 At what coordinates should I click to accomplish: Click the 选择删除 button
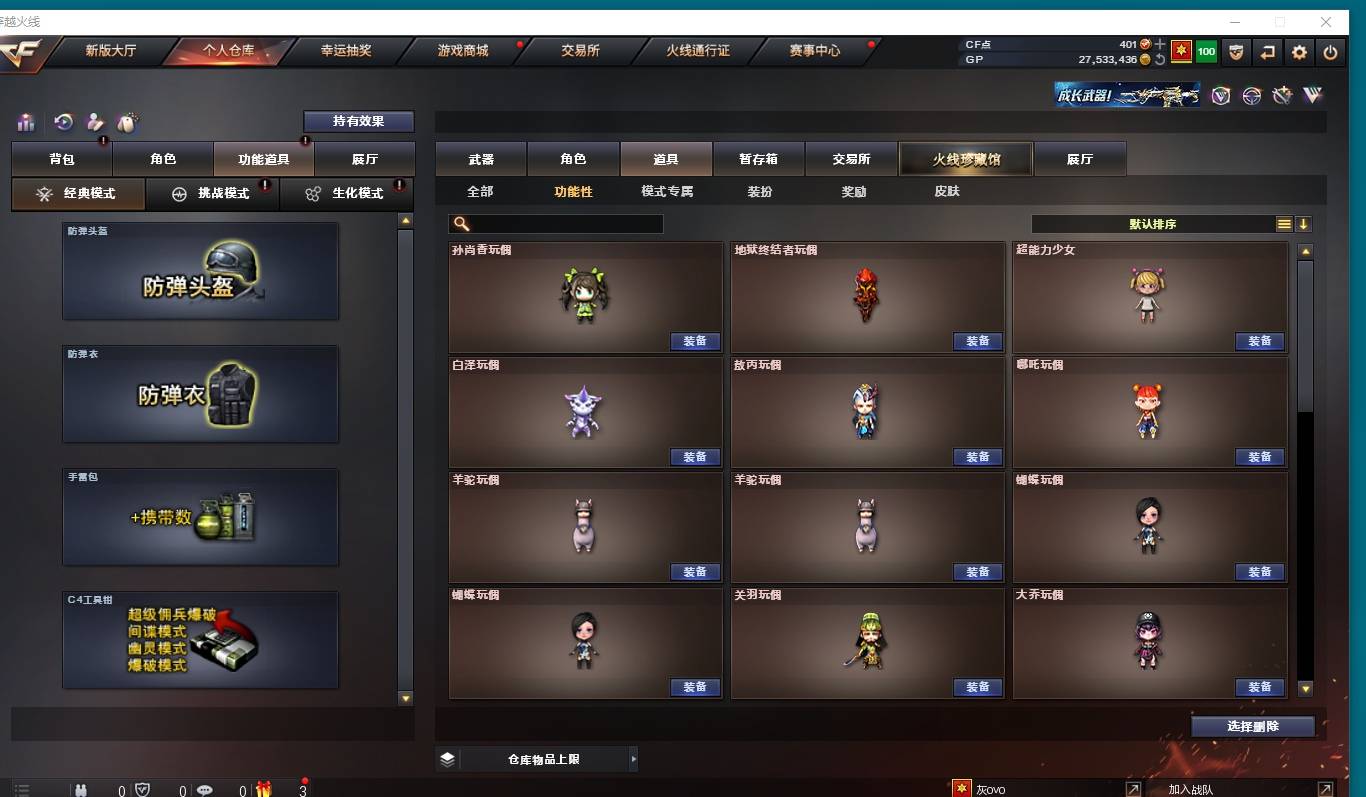coord(1252,727)
